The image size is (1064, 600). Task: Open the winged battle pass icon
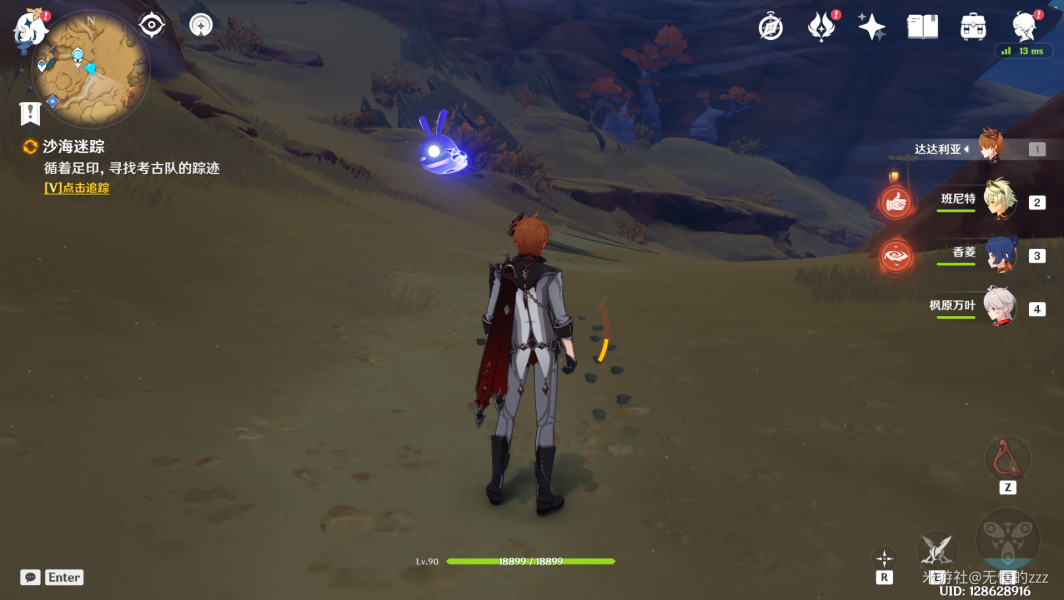[x=821, y=27]
